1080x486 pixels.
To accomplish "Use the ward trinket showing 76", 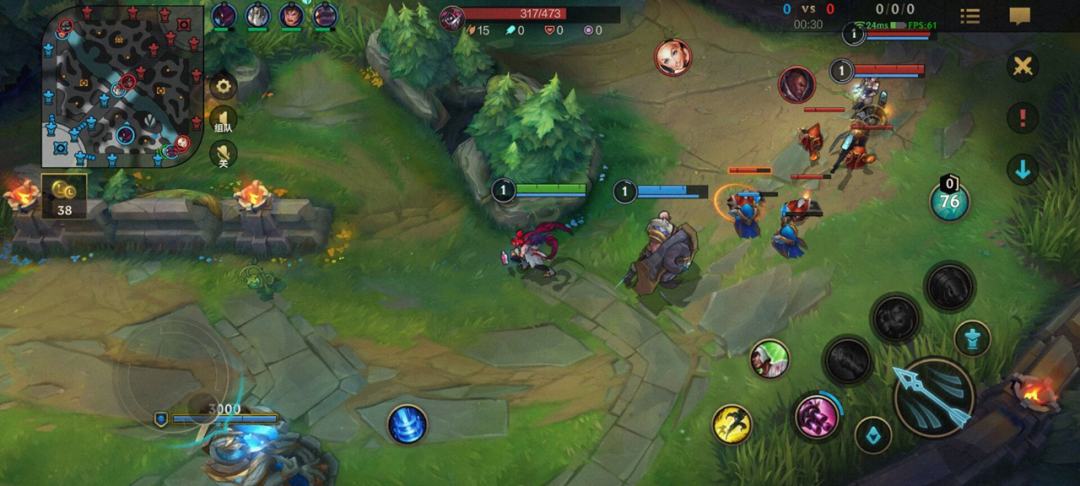I will coord(949,201).
